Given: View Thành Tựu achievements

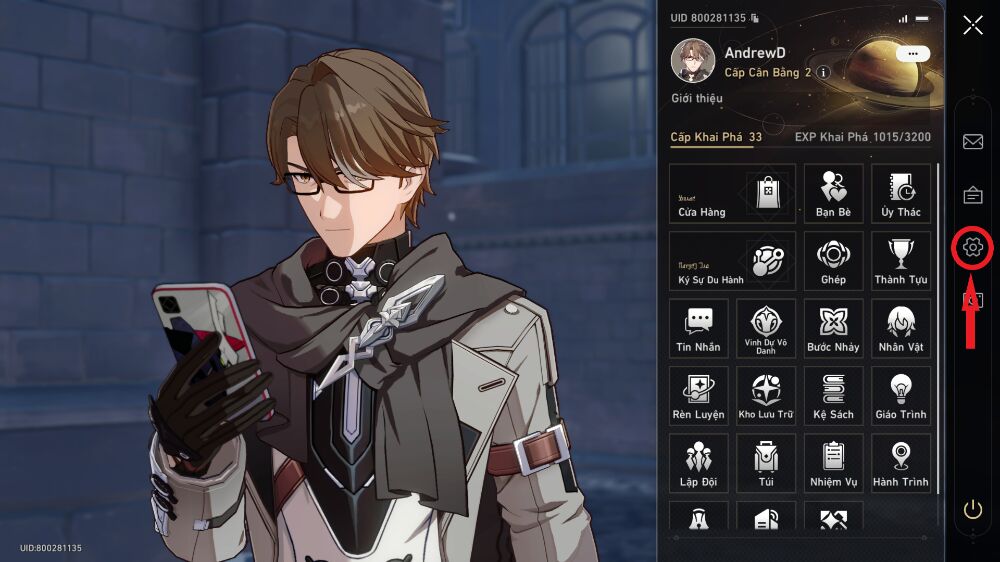Looking at the screenshot, I should coord(901,261).
